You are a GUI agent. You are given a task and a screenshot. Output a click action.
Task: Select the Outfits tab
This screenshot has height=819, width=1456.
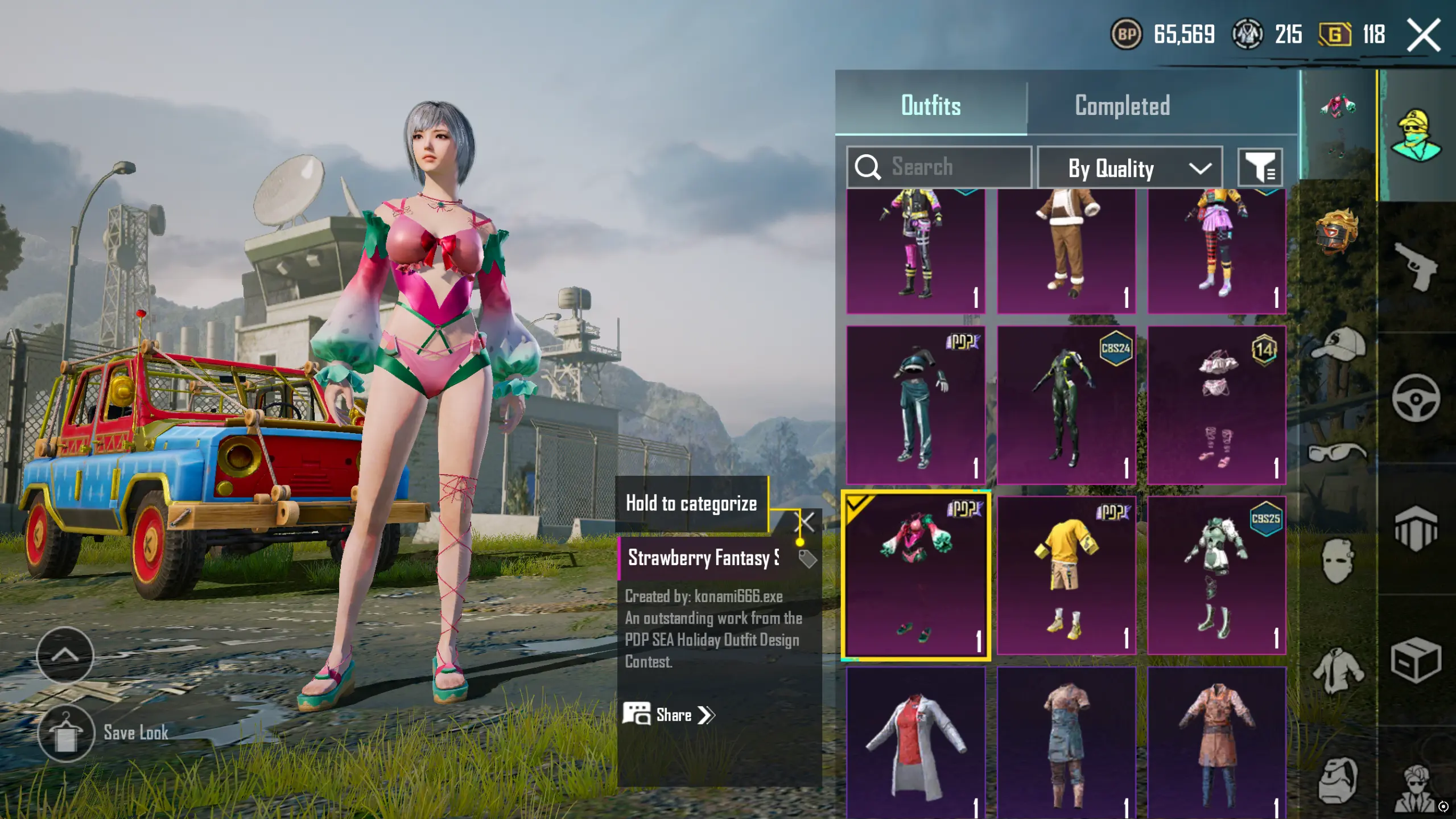pos(931,106)
